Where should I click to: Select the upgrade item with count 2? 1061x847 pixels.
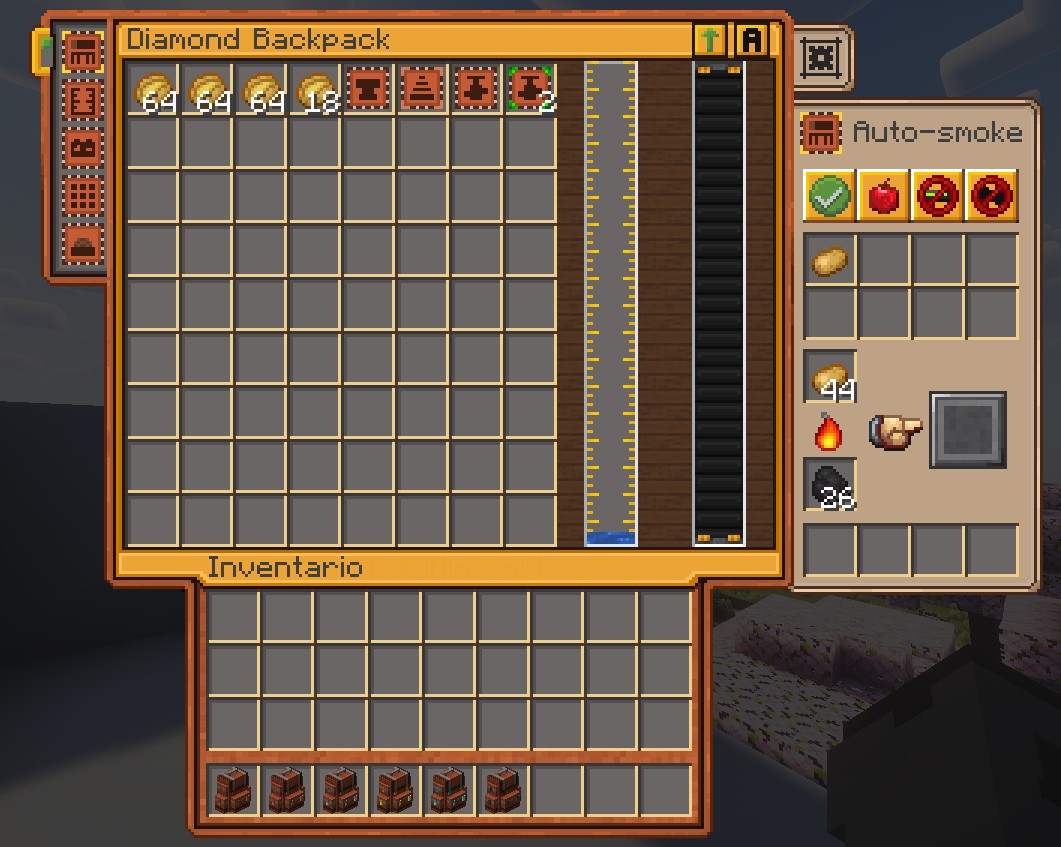coord(531,90)
